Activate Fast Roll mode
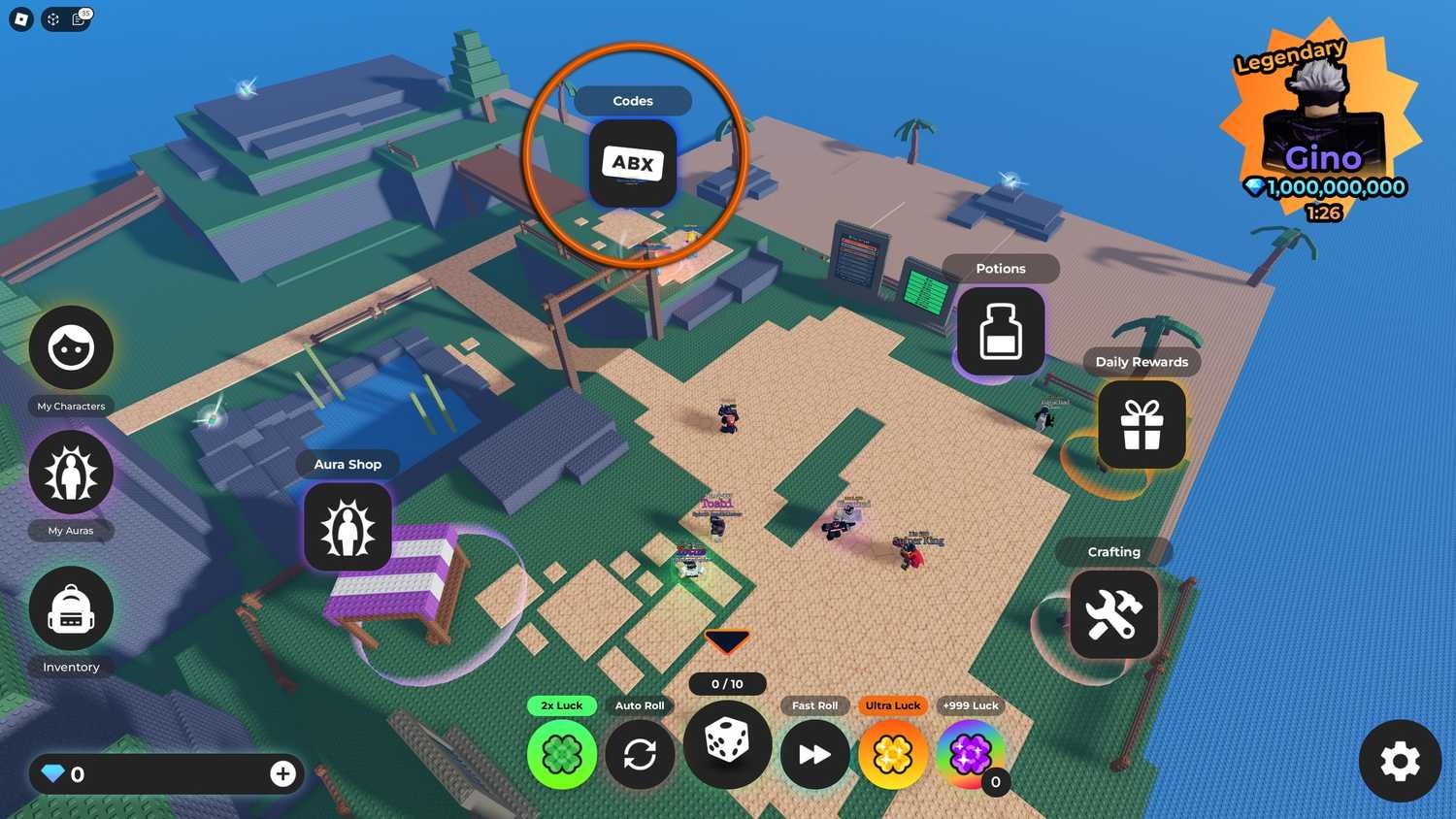Image resolution: width=1456 pixels, height=819 pixels. [814, 755]
